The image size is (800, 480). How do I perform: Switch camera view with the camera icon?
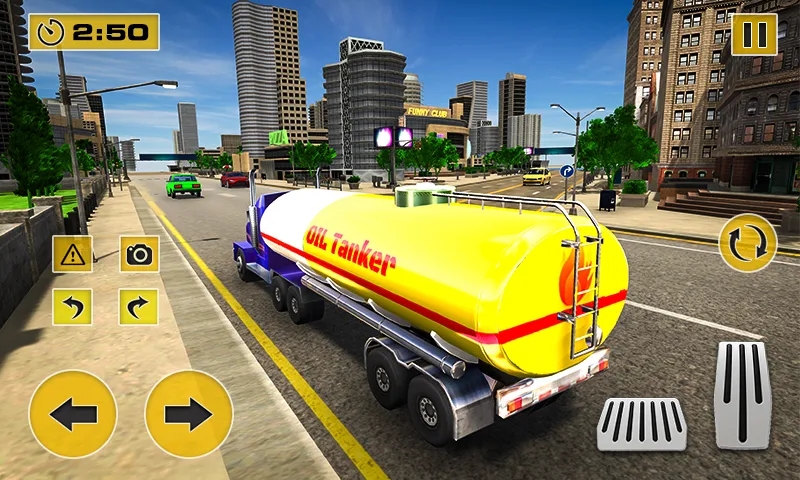click(x=139, y=254)
